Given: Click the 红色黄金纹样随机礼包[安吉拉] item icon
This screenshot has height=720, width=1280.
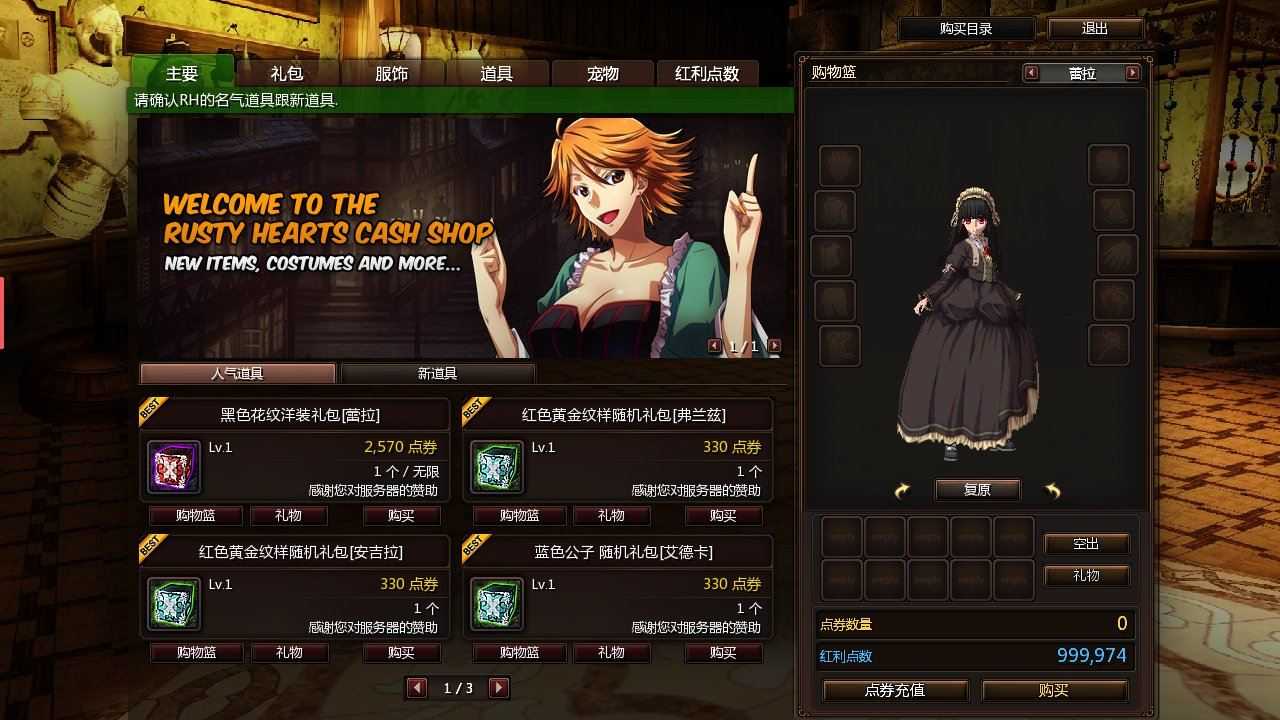Looking at the screenshot, I should pyautogui.click(x=172, y=603).
